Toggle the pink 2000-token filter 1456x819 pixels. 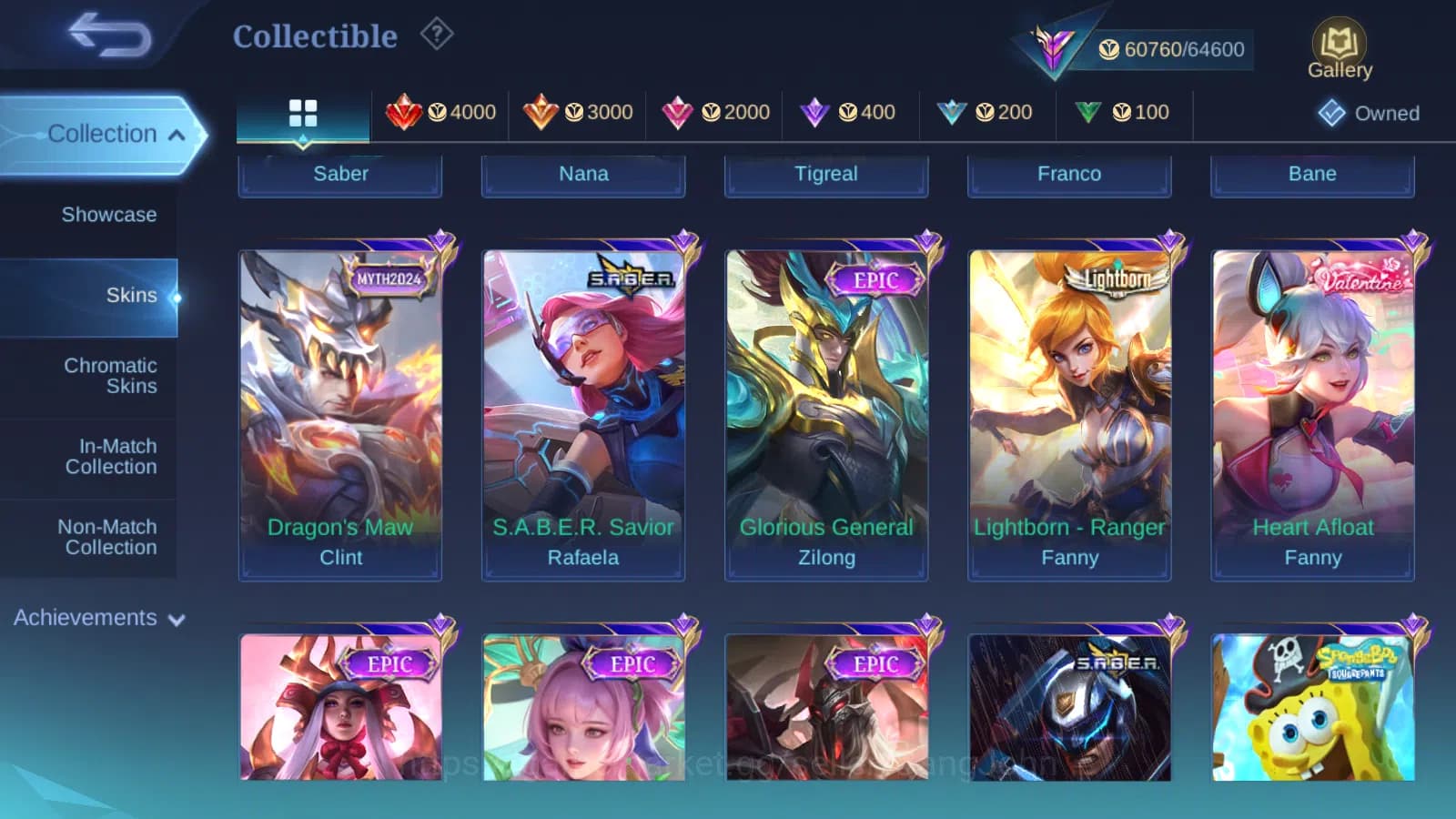tap(714, 112)
